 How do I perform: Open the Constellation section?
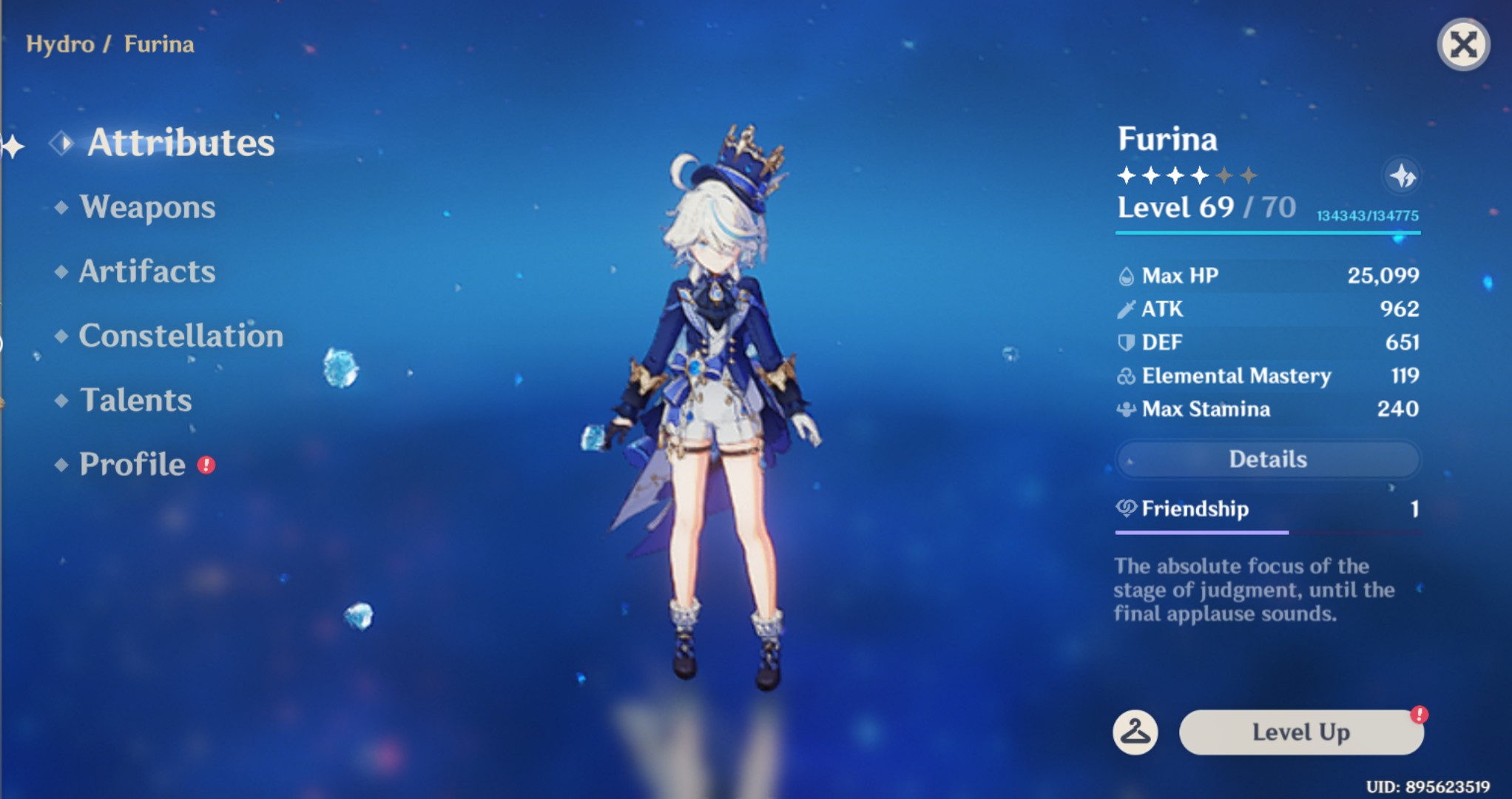(180, 337)
